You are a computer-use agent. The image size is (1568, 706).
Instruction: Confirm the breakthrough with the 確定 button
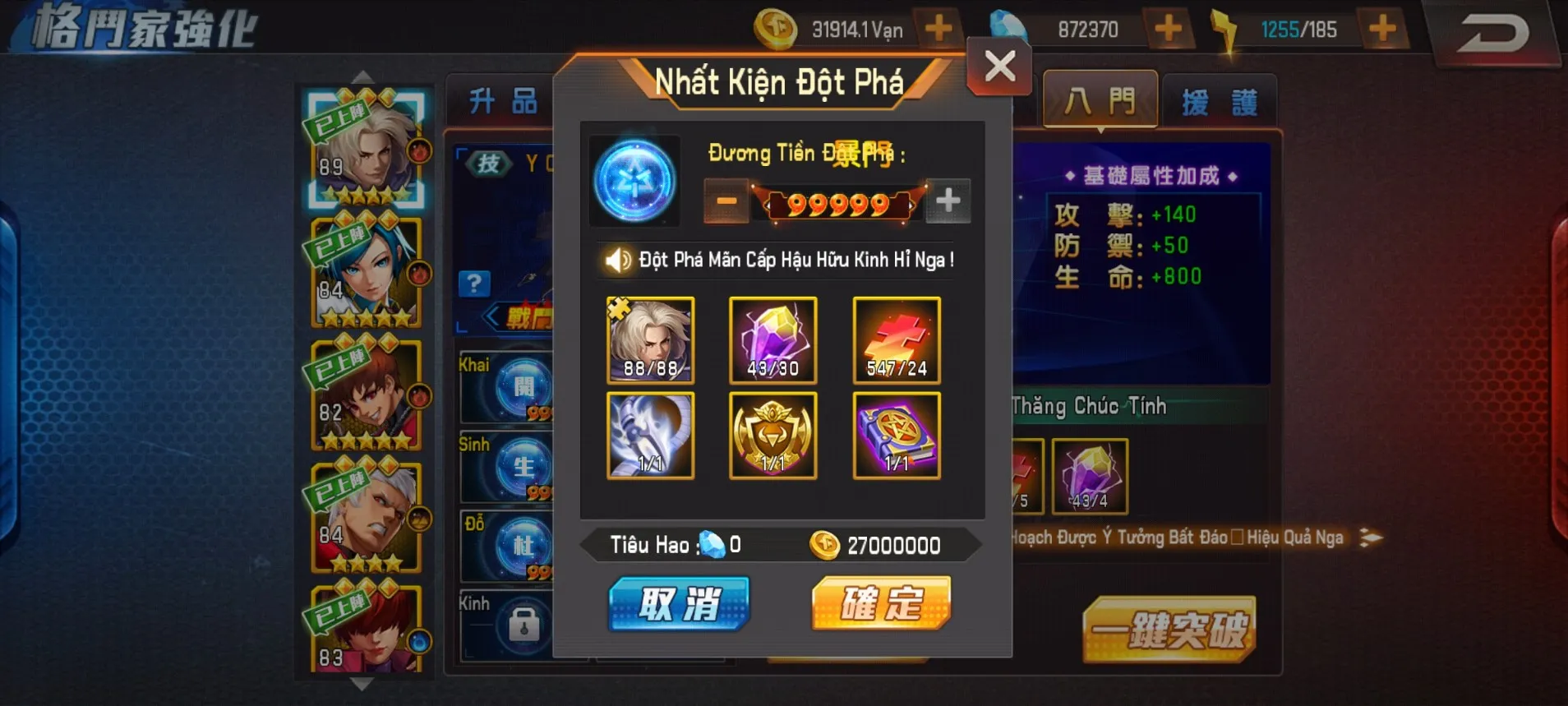coord(880,603)
